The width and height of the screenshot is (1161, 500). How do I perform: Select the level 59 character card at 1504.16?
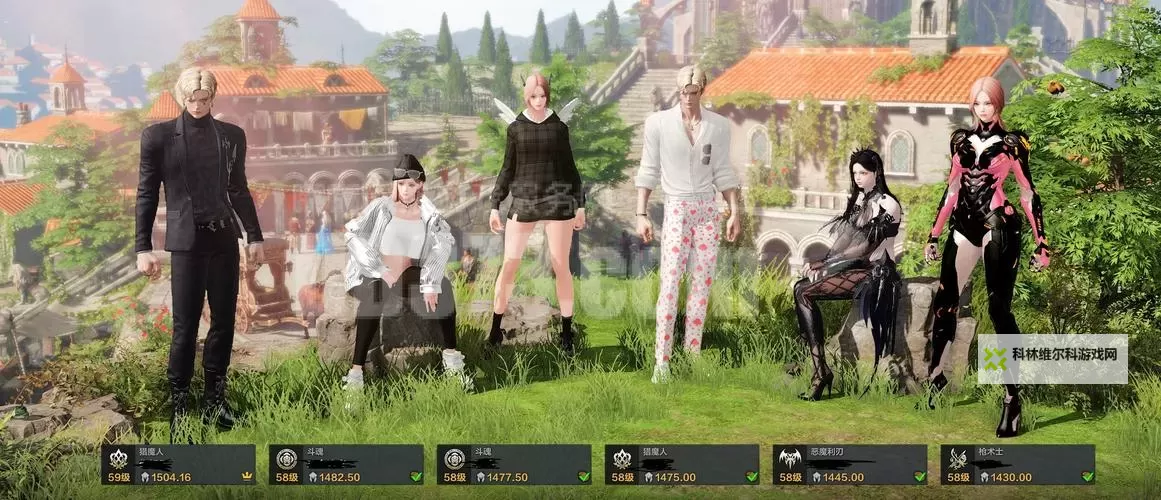click(x=178, y=465)
